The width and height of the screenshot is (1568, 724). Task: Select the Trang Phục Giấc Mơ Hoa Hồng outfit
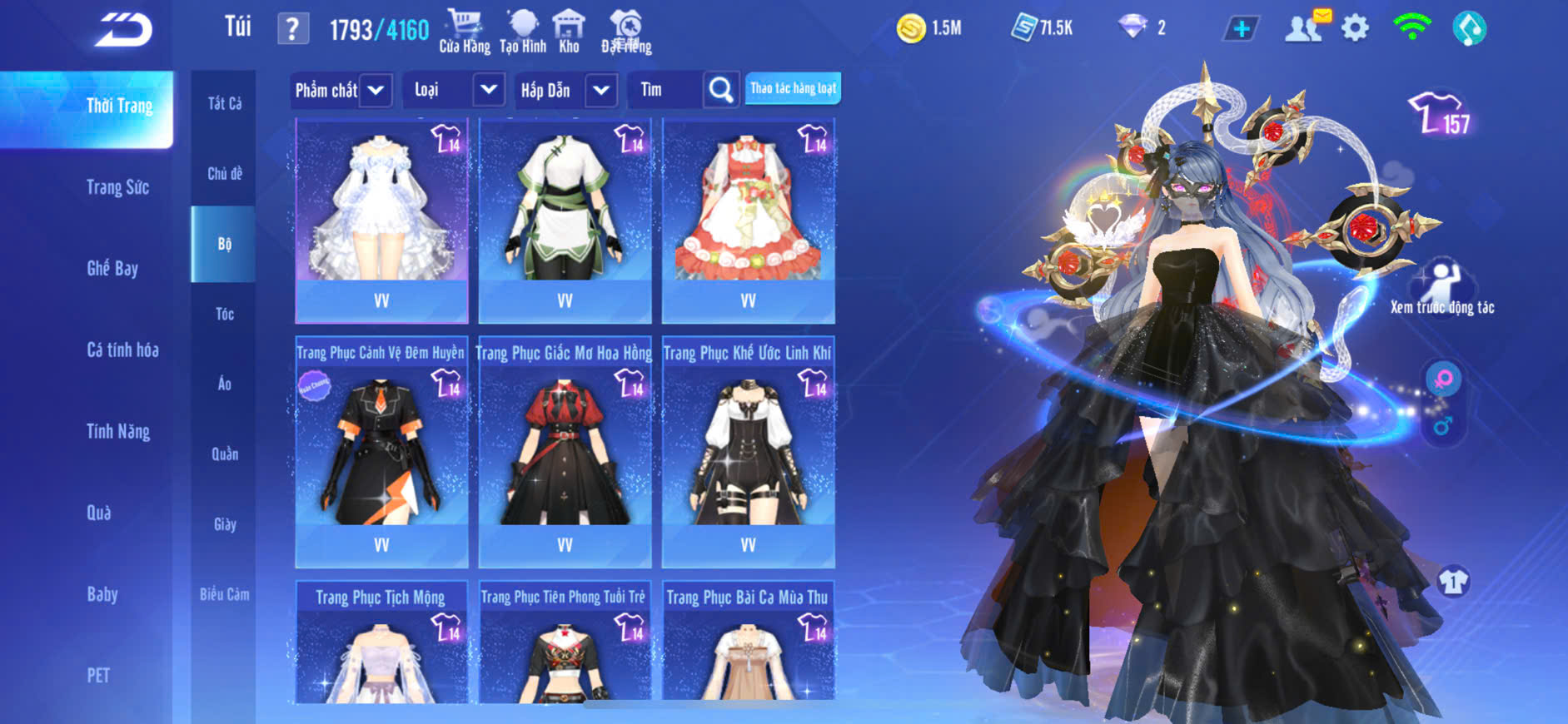tap(565, 450)
